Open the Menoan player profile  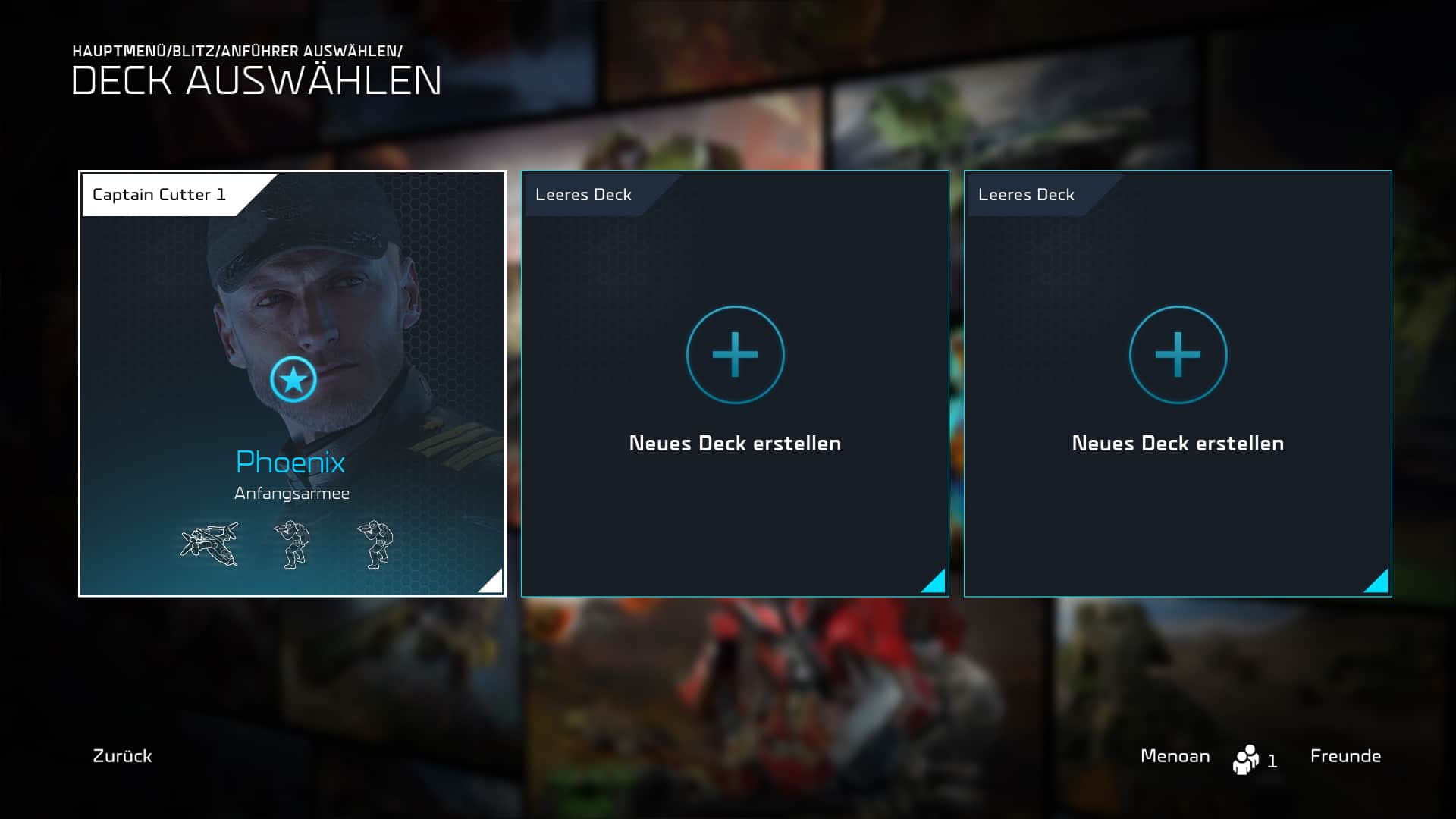coord(1175,756)
